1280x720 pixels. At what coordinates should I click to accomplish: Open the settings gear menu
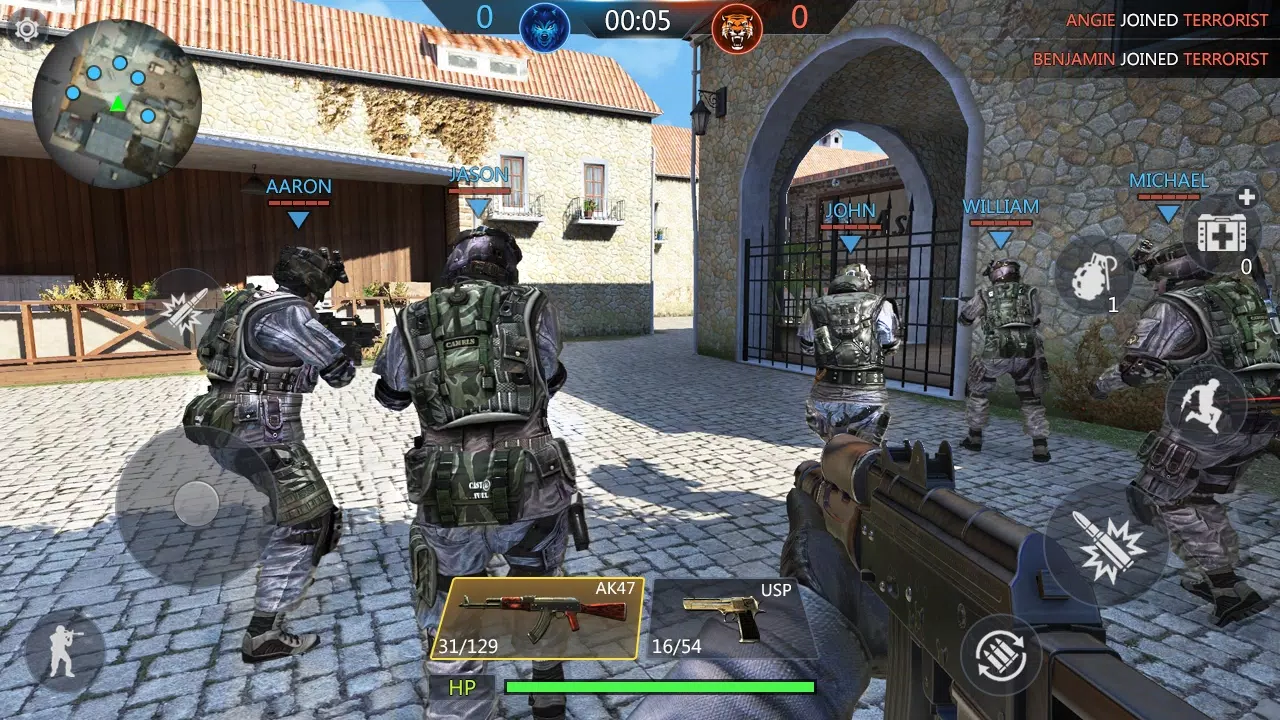27,30
